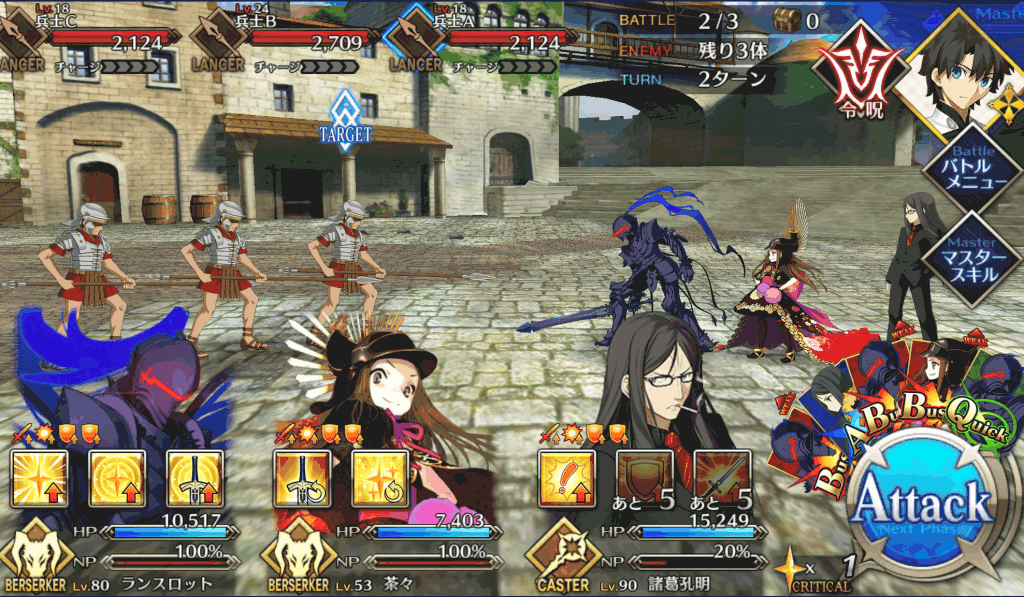Screen dimensions: 1024x597
Task: Select Zhuge Liang's sword skill on cooldown
Action: (722, 480)
